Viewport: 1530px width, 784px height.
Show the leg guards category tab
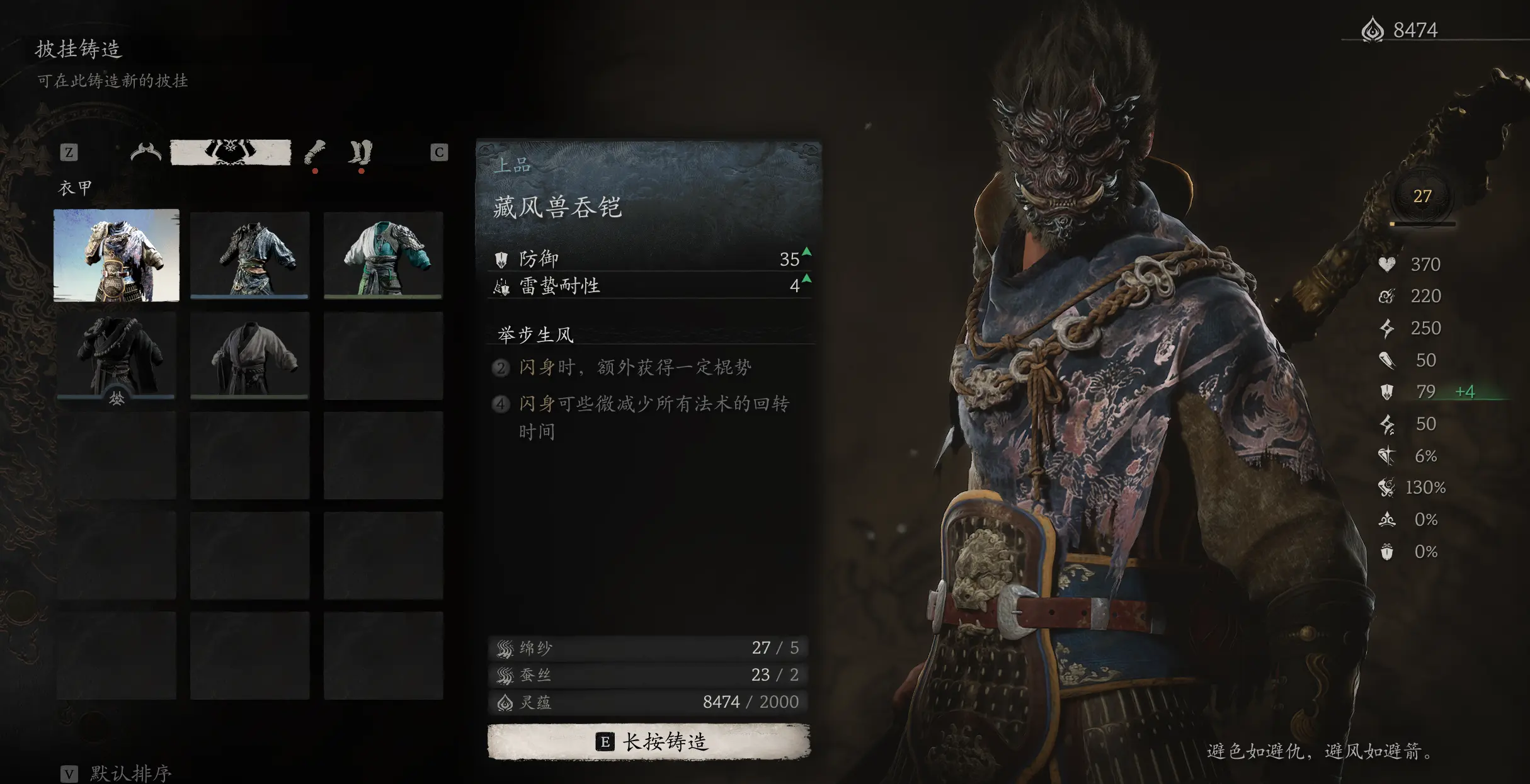coord(361,152)
